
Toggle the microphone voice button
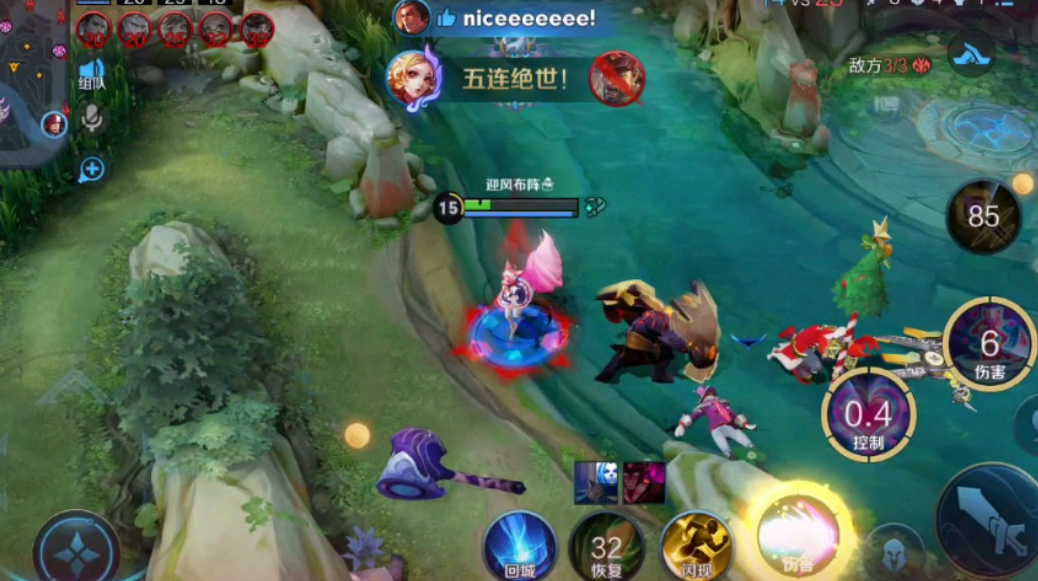pyautogui.click(x=92, y=120)
